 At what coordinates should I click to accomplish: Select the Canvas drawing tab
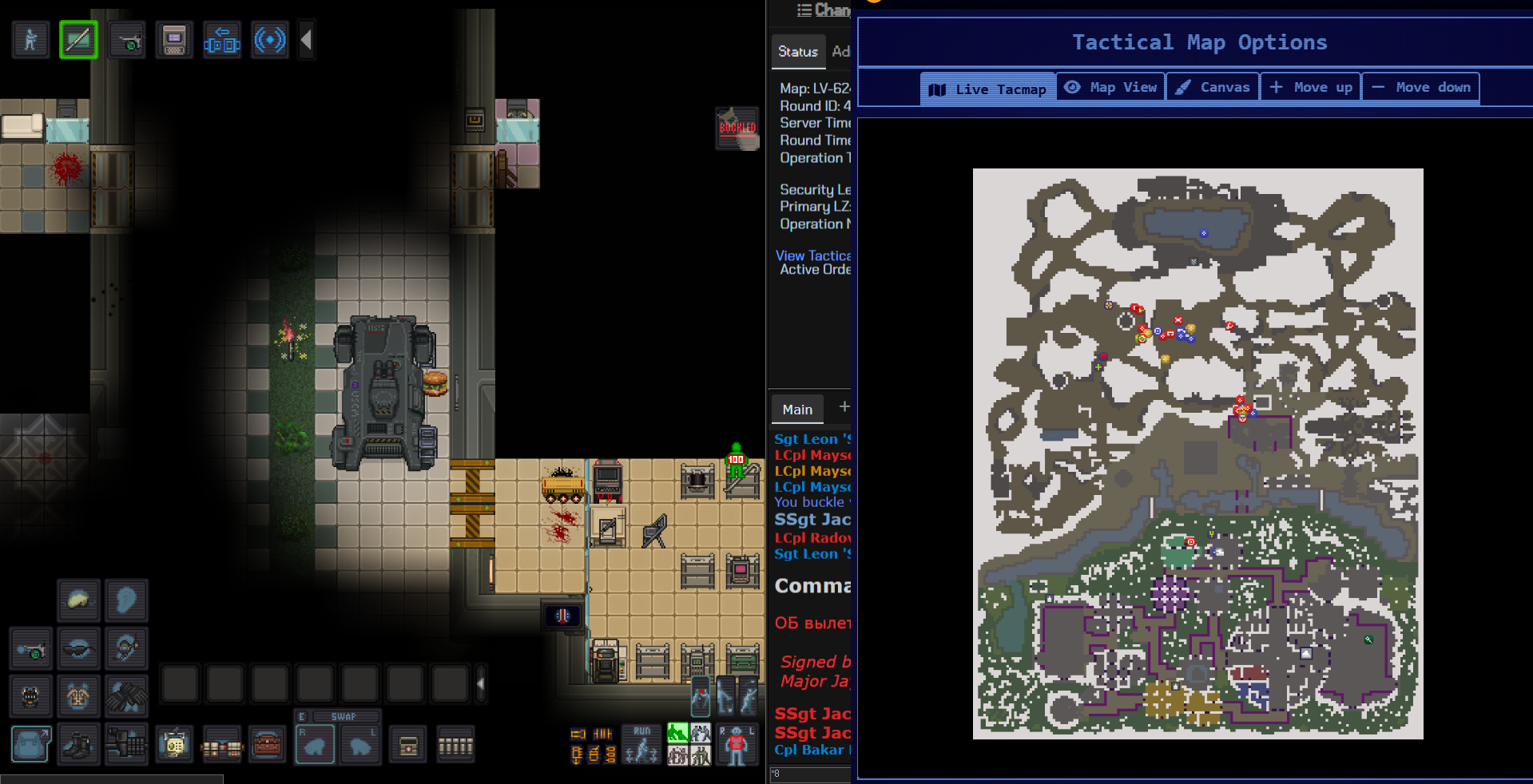(1213, 87)
